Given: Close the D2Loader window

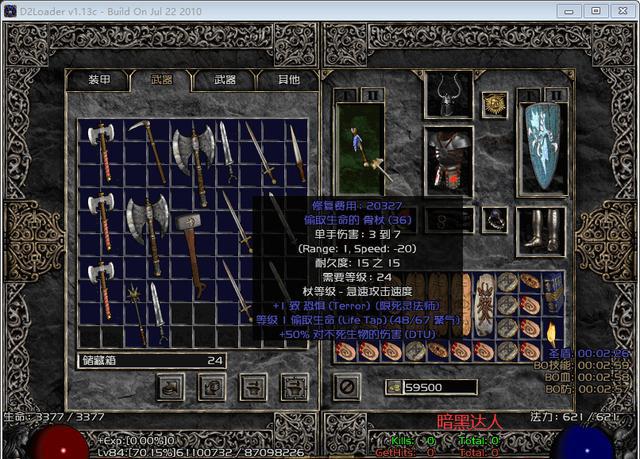Looking at the screenshot, I should [x=619, y=10].
